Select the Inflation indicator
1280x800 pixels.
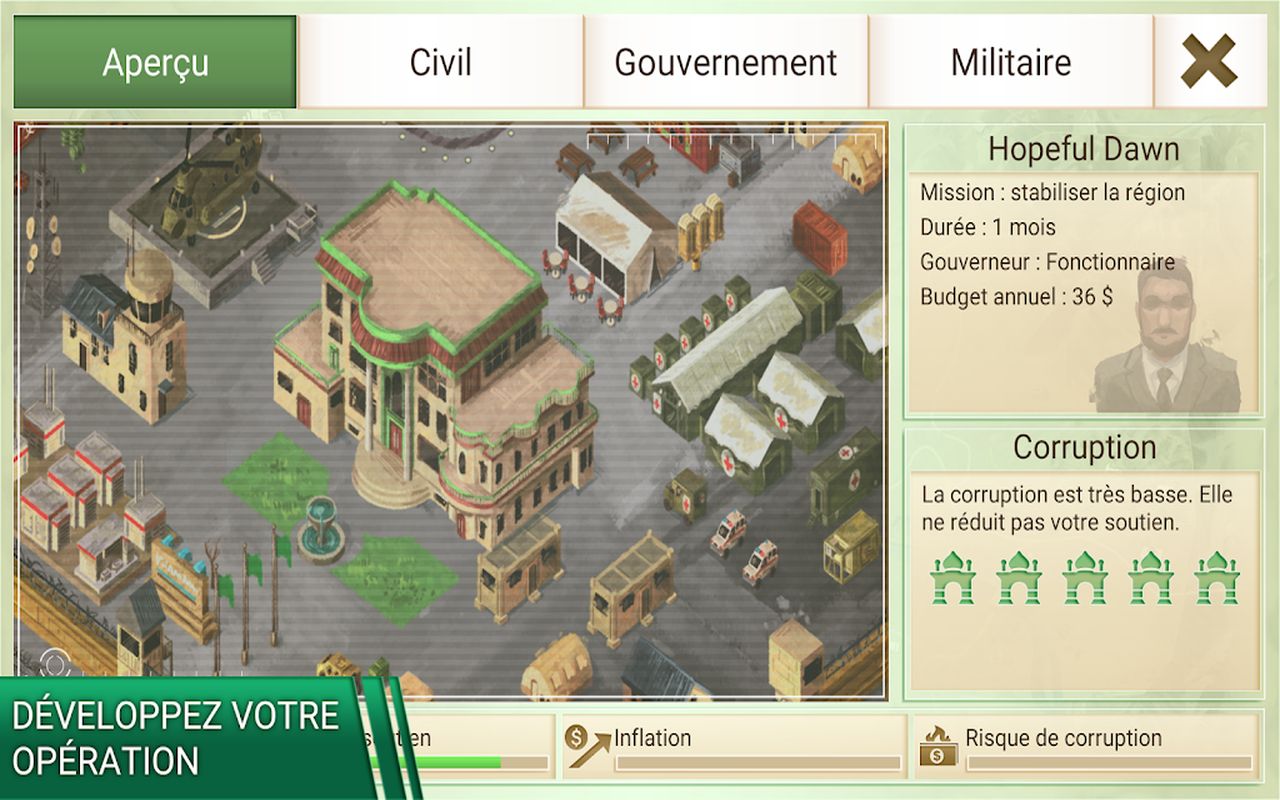tap(733, 747)
